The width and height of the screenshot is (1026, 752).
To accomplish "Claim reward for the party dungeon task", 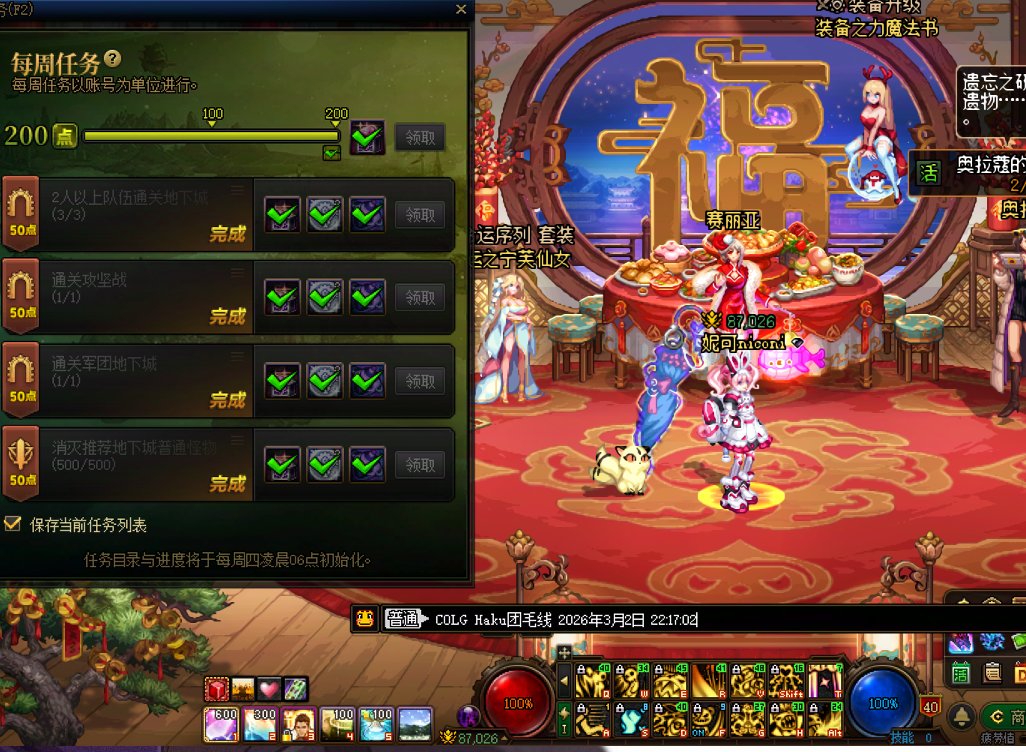I will click(x=420, y=214).
